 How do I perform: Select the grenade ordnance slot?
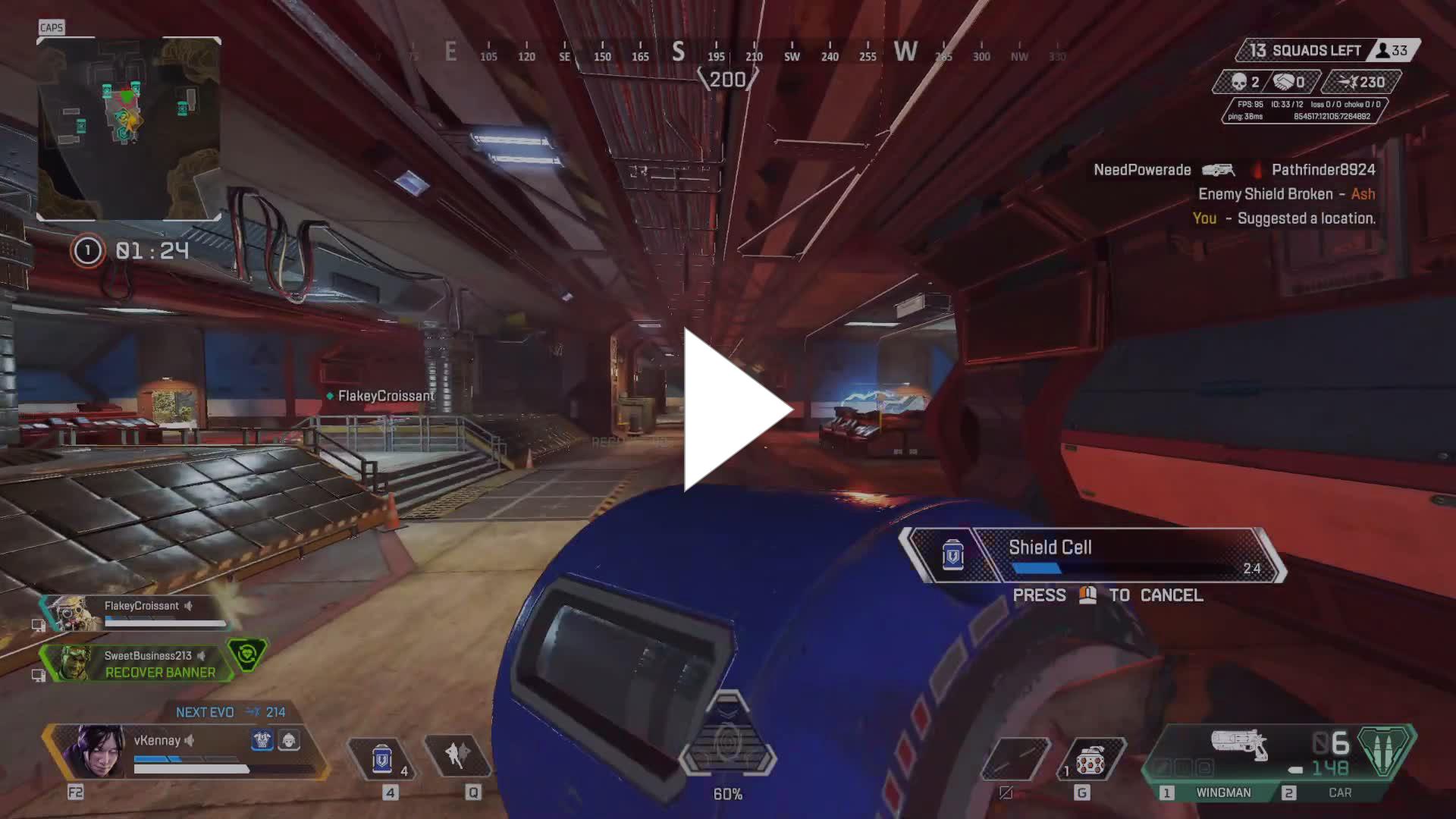(1090, 759)
